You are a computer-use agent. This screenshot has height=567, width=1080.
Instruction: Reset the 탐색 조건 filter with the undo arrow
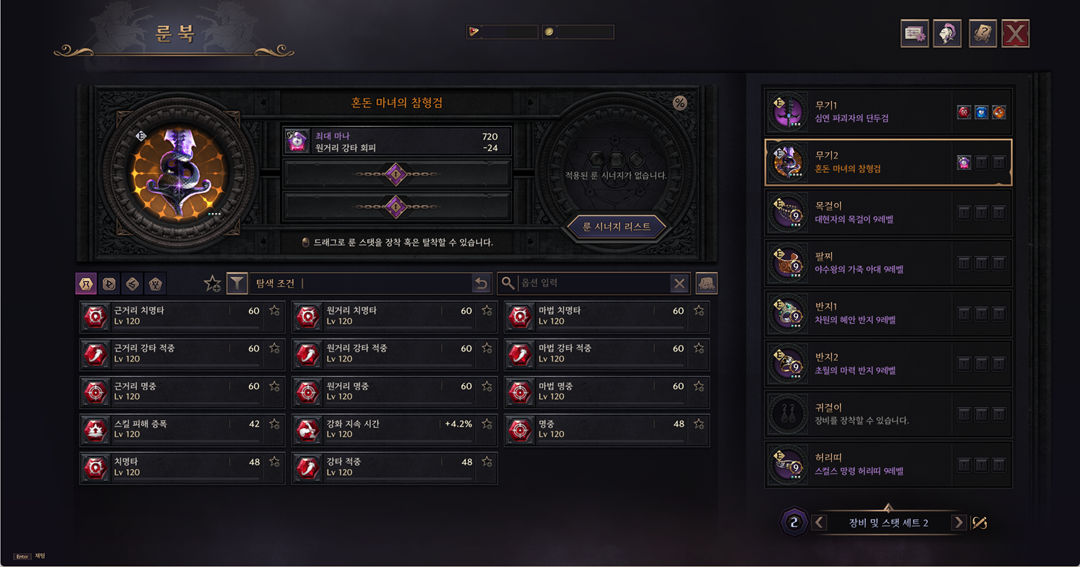[481, 284]
